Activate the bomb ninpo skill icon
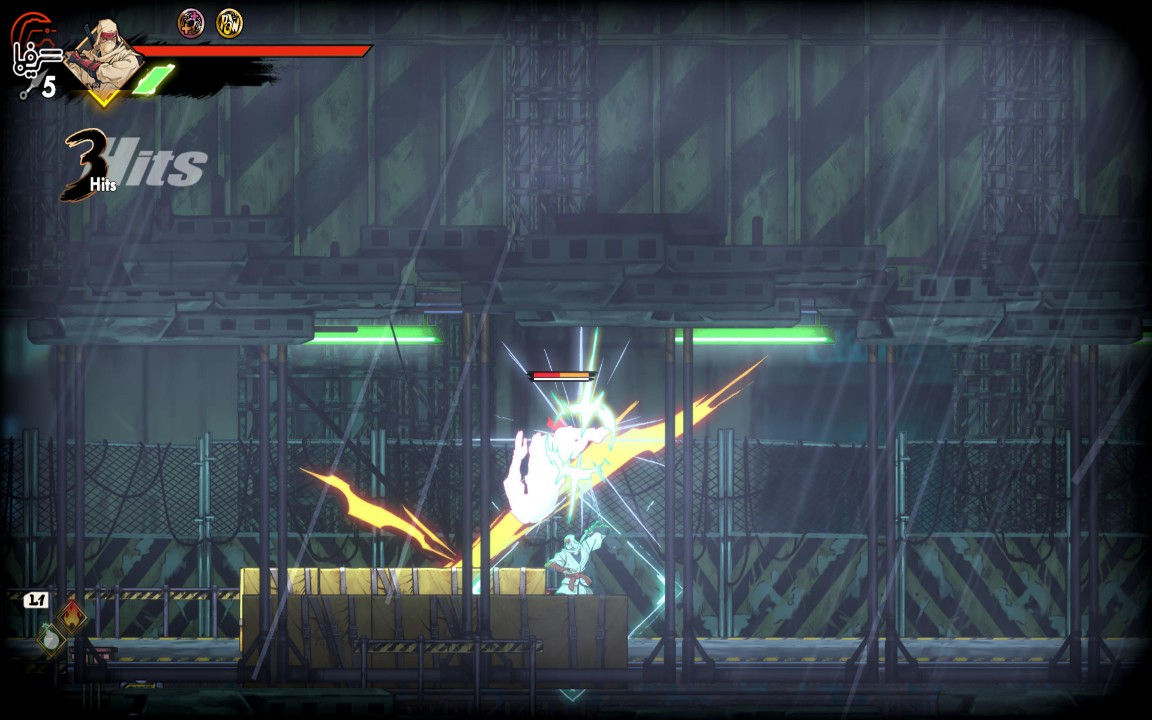The image size is (1152, 720). [51, 638]
